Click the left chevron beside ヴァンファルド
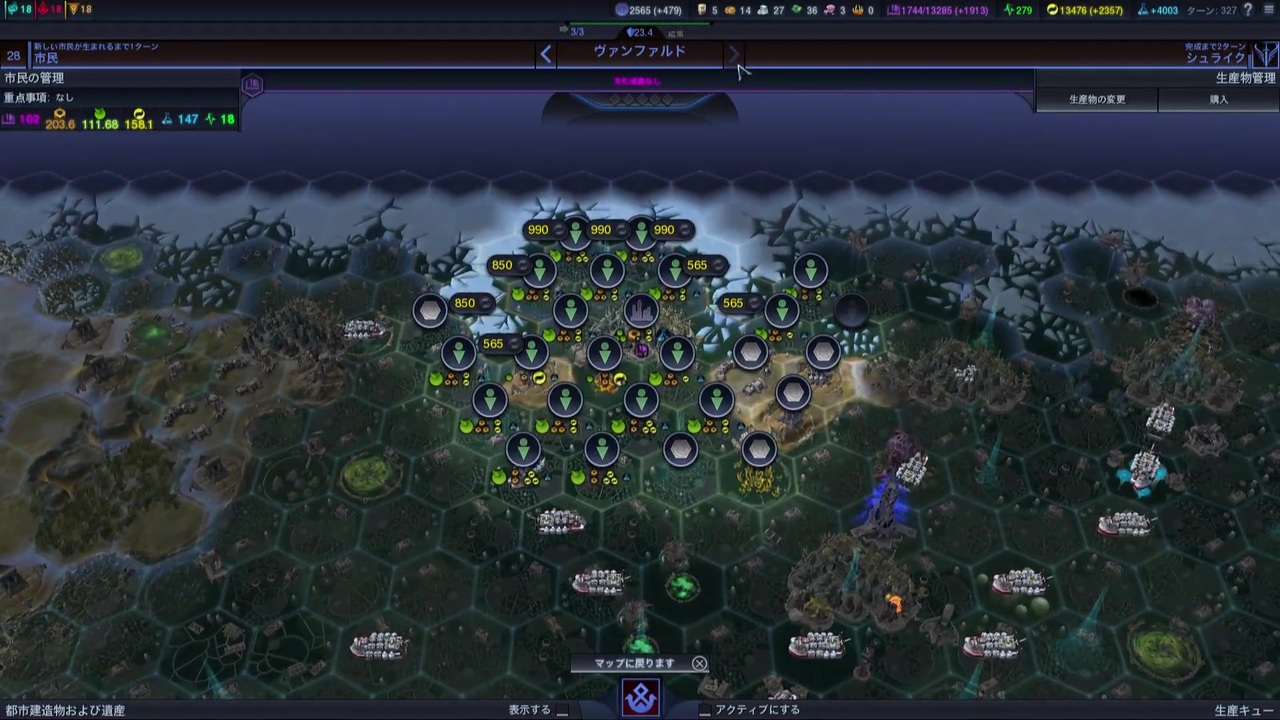The height and width of the screenshot is (720, 1280). [x=546, y=53]
